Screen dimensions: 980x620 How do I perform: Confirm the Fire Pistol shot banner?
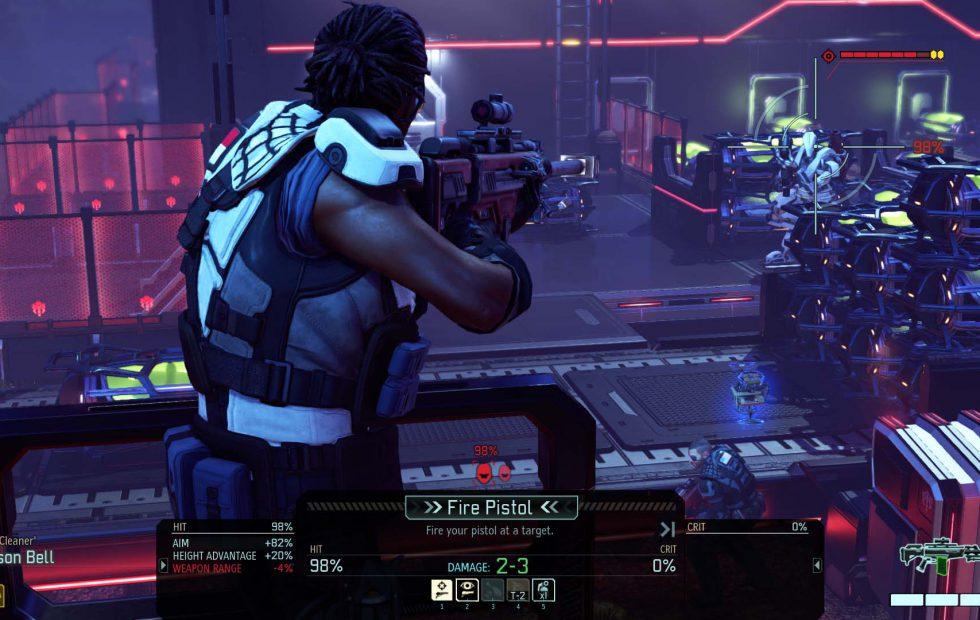pyautogui.click(x=490, y=506)
